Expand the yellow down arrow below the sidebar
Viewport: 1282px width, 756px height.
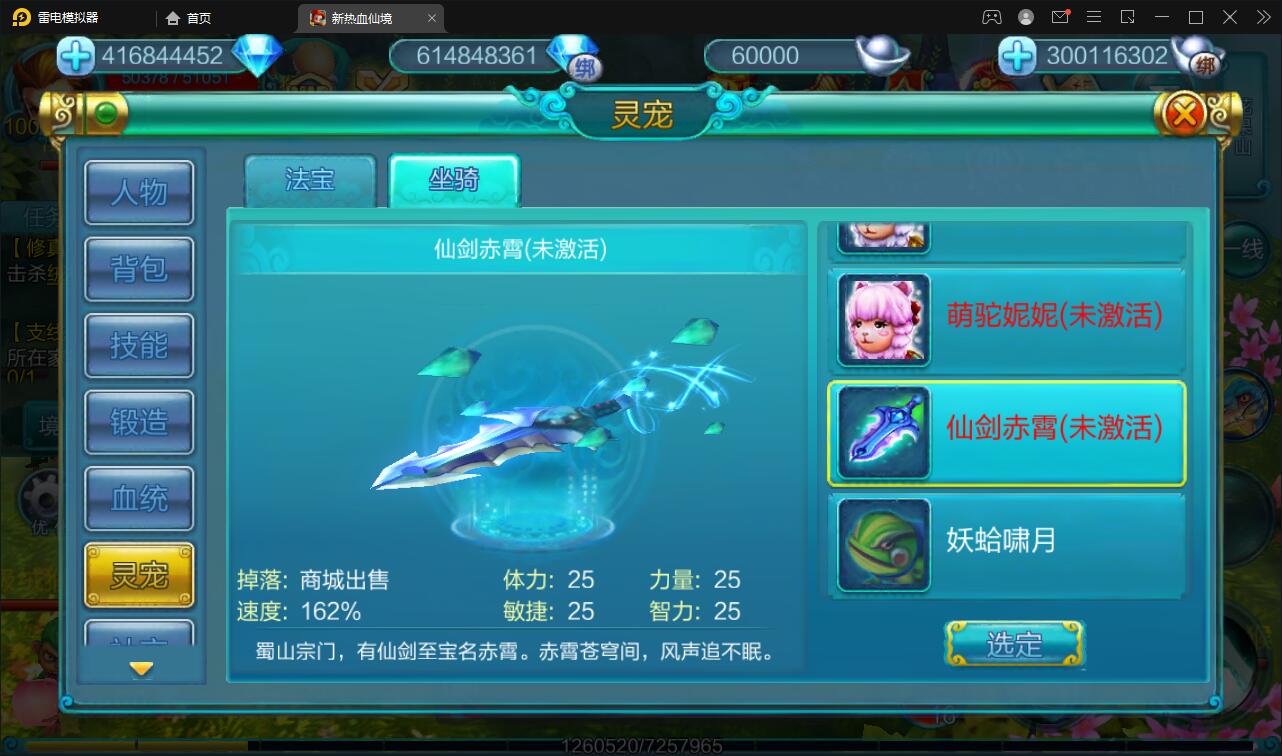click(x=139, y=668)
